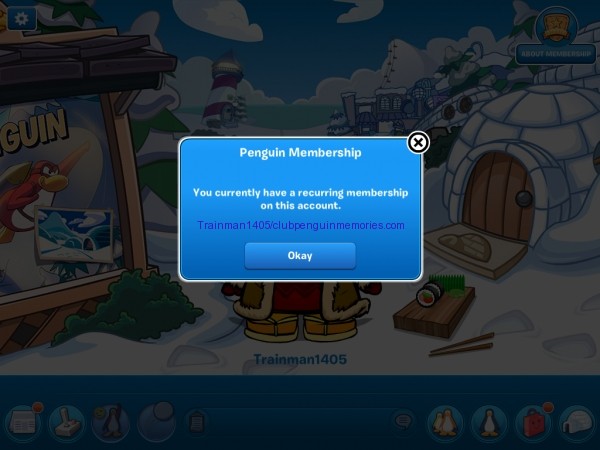This screenshot has height=450, width=600.
Task: Confirm the membership dialog with Okay
Action: (300, 255)
